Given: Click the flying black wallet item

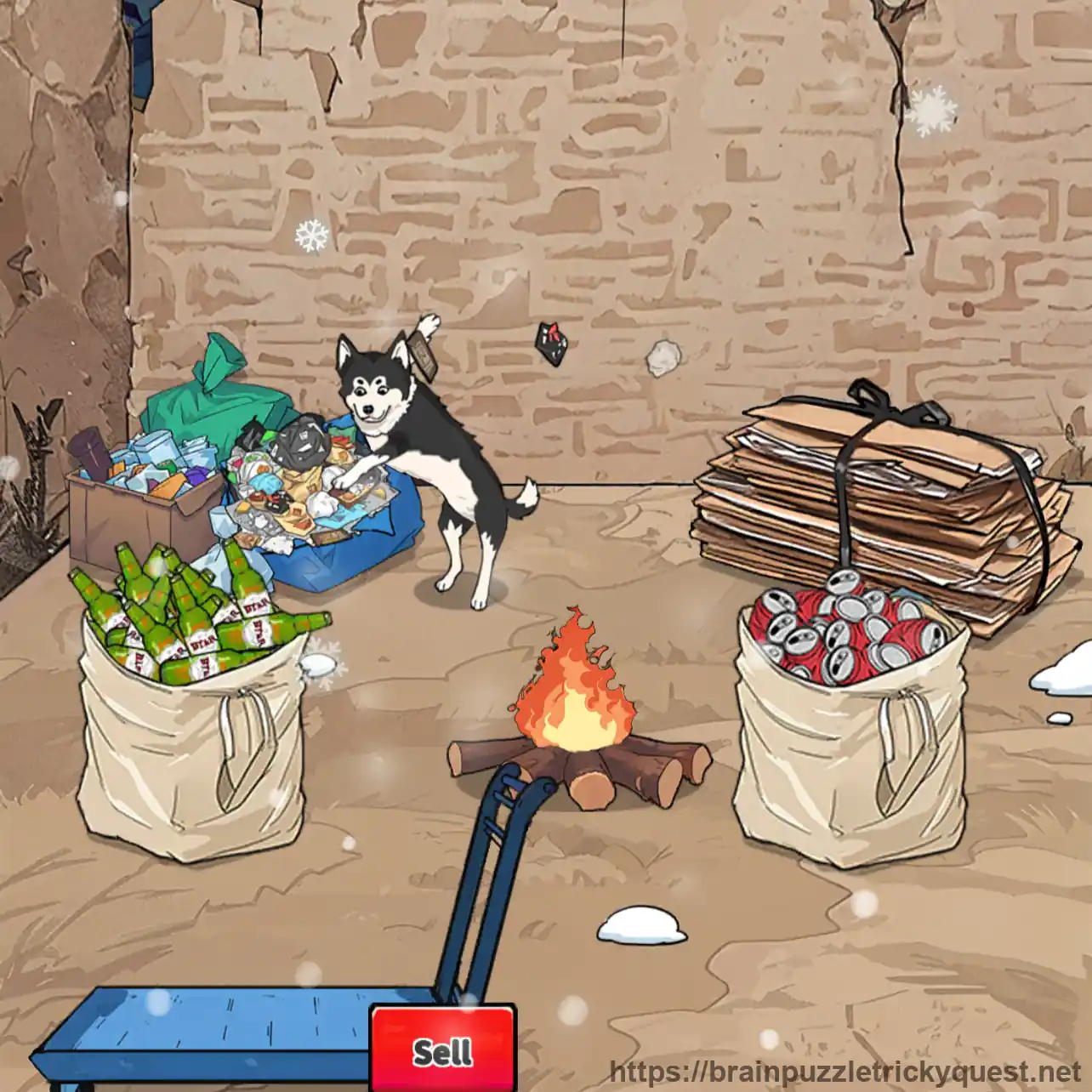Looking at the screenshot, I should [x=551, y=343].
